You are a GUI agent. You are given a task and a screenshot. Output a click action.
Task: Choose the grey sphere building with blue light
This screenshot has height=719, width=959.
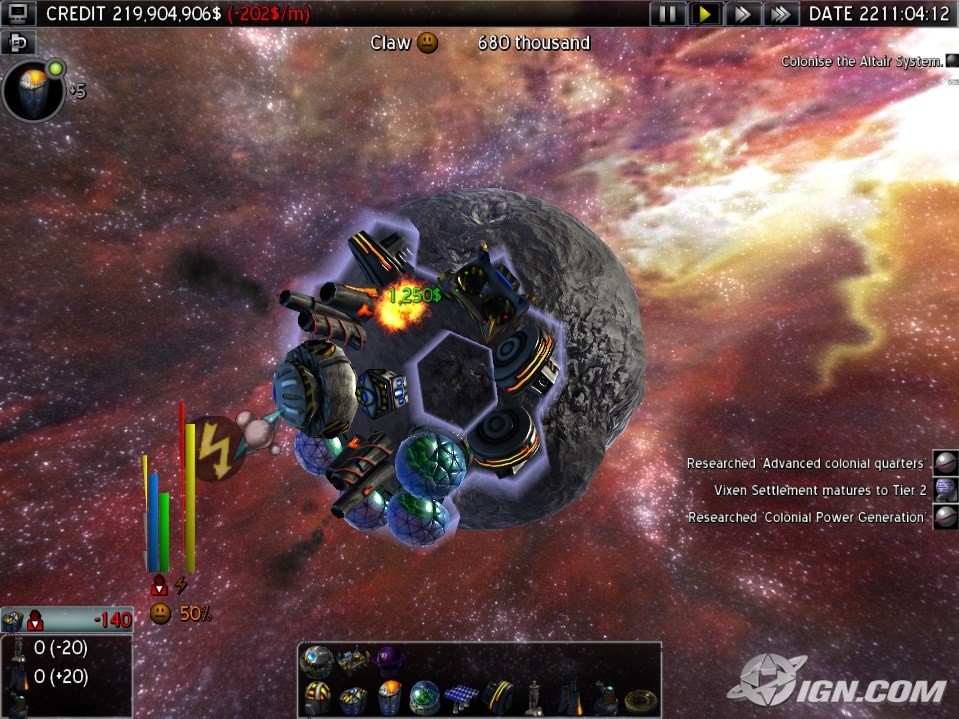point(319,657)
